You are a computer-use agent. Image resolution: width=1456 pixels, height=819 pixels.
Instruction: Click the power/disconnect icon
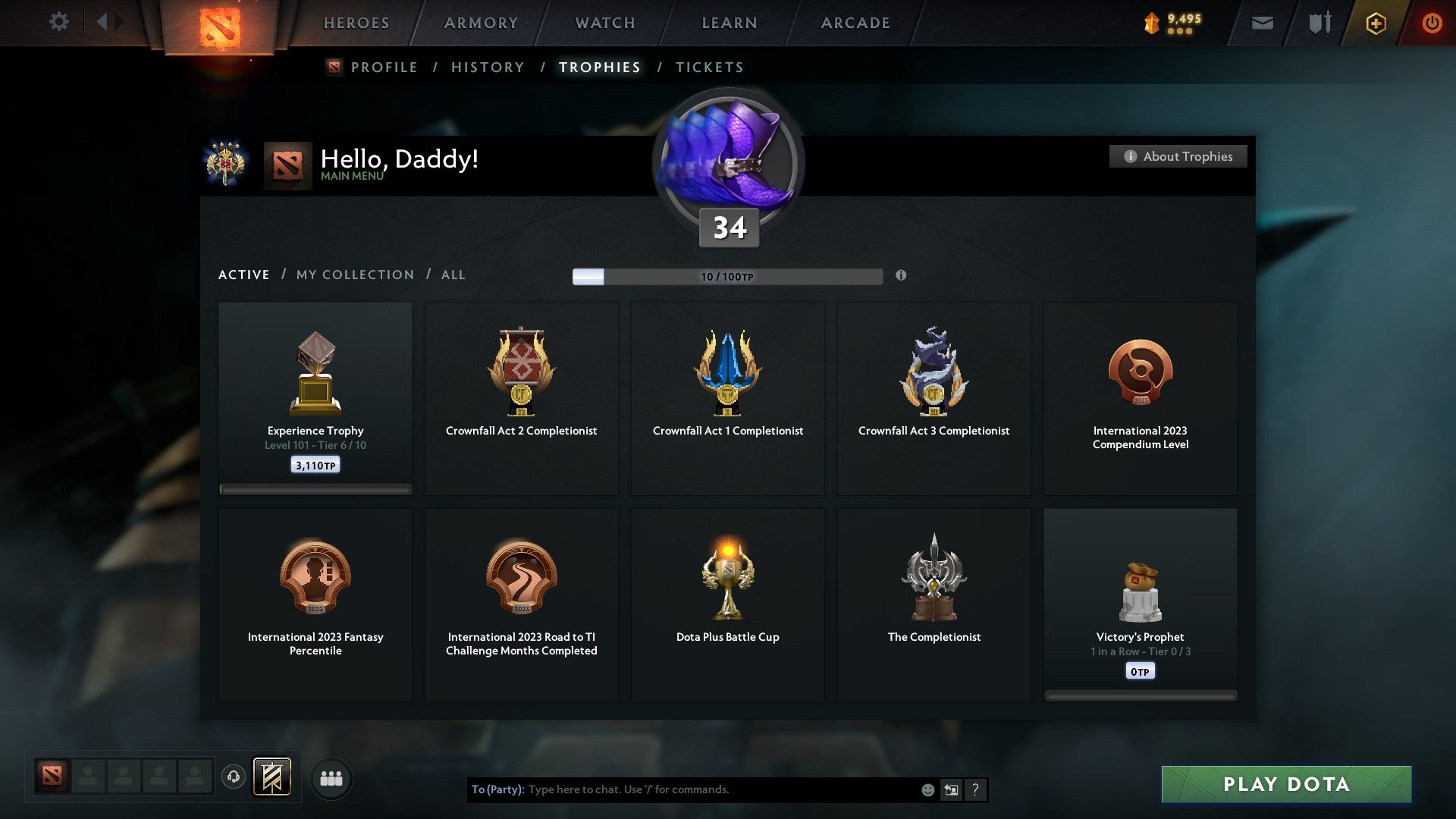[x=1432, y=23]
